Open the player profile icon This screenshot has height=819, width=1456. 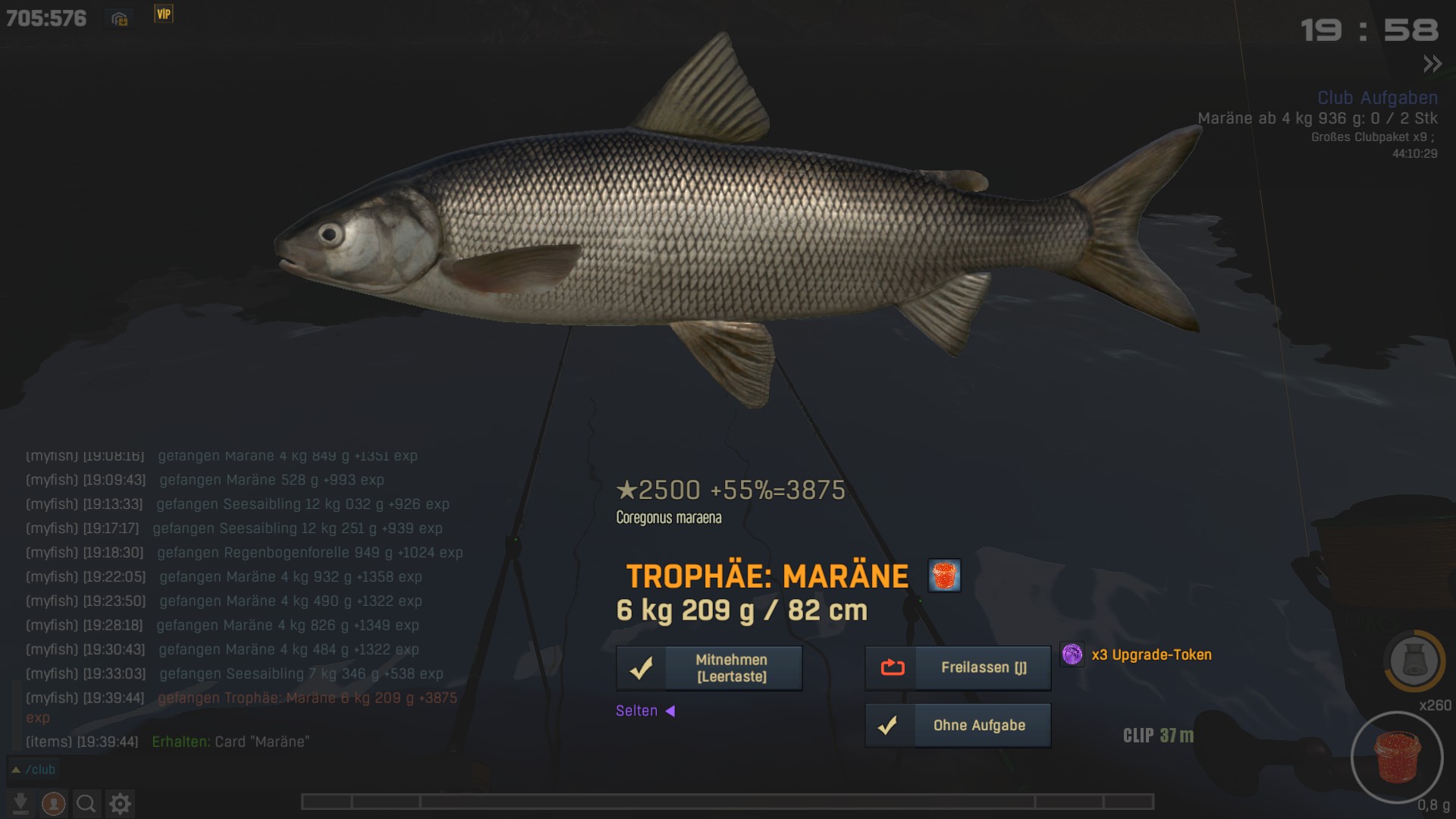coord(53,803)
